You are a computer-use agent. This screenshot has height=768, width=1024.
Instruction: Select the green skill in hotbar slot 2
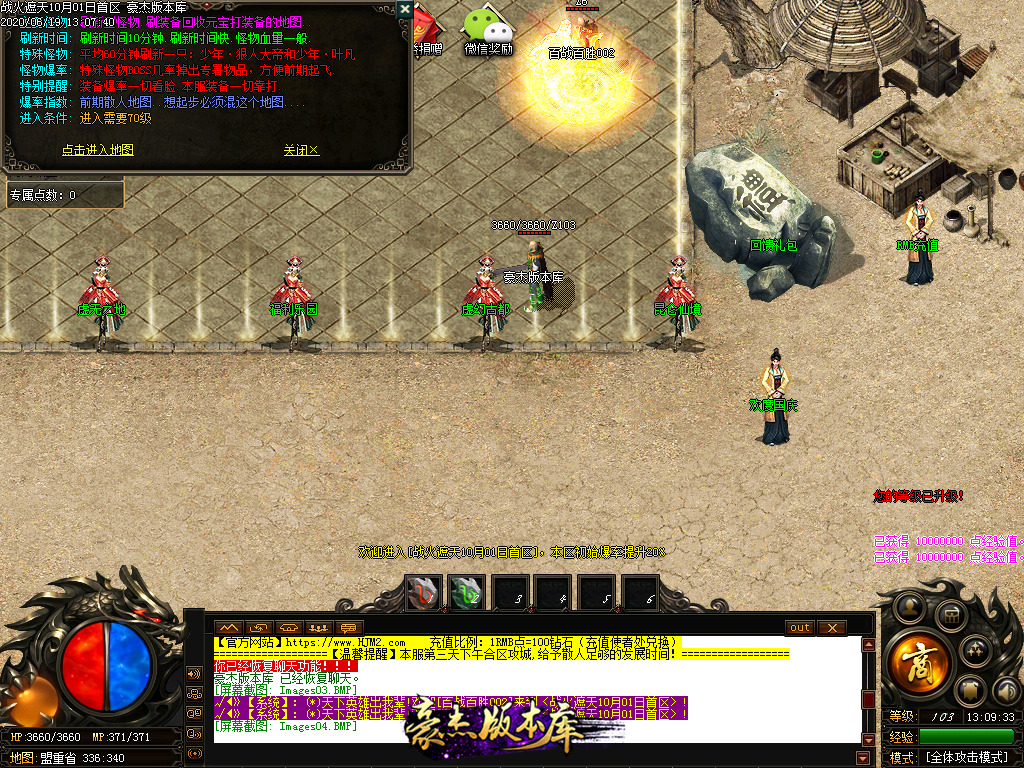pos(466,593)
